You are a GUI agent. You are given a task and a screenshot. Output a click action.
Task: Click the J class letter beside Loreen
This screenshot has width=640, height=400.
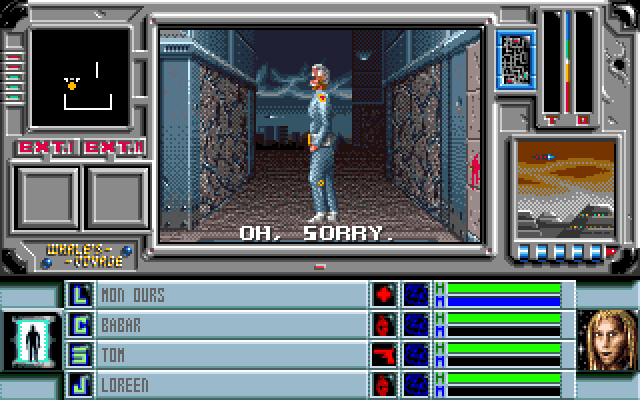point(78,383)
